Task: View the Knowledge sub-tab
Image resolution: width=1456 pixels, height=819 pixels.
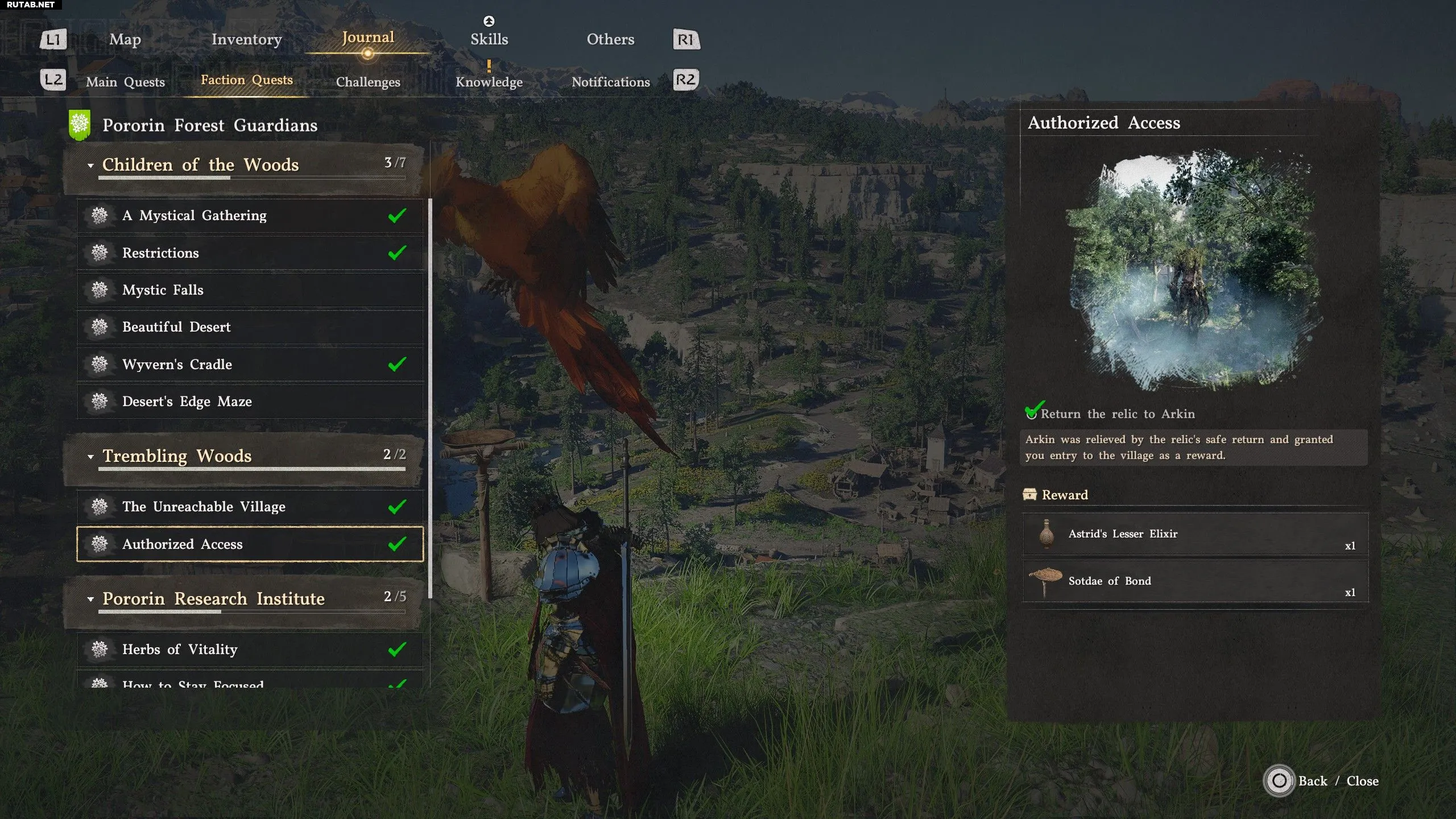Action: [489, 82]
